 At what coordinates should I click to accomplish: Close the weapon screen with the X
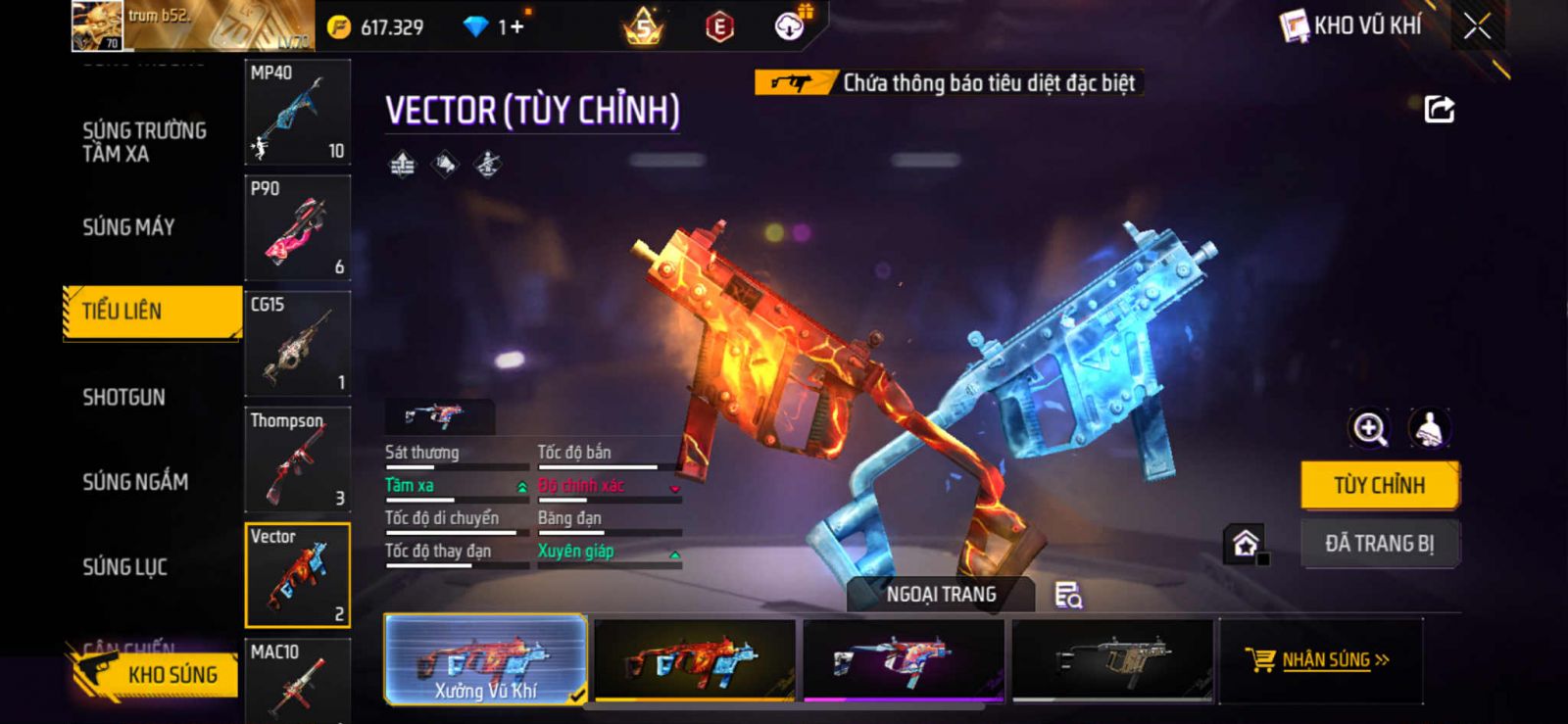[x=1477, y=26]
